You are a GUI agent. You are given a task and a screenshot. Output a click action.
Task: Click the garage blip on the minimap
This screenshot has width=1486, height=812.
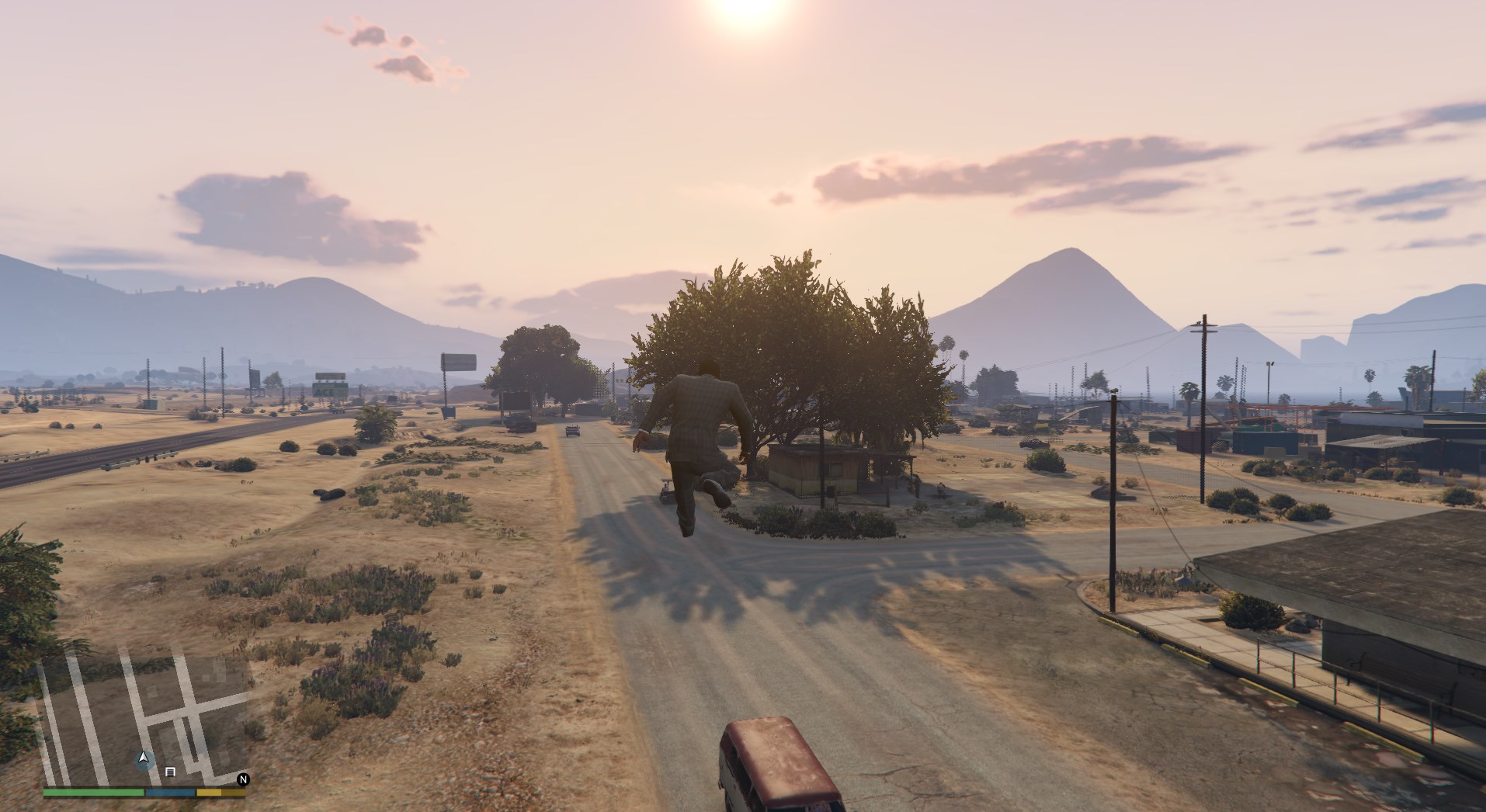pos(171,772)
